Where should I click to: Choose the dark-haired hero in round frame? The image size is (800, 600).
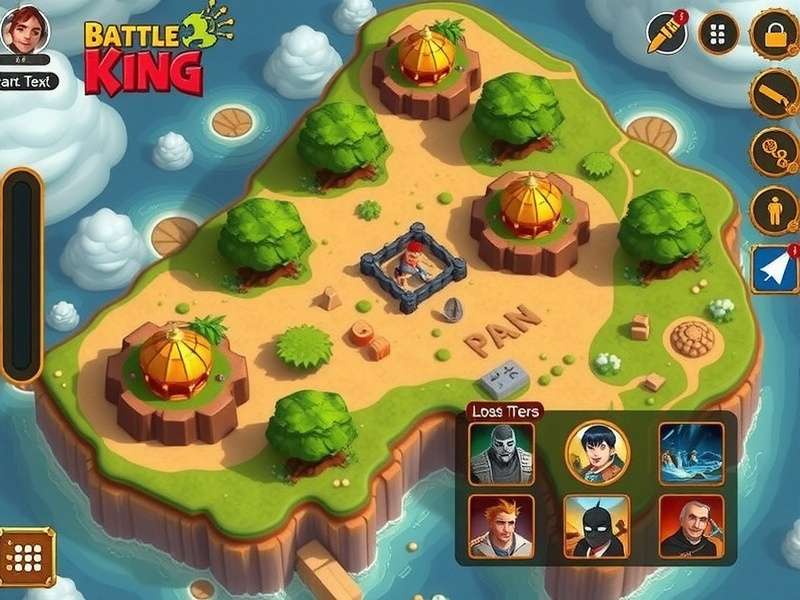(597, 453)
